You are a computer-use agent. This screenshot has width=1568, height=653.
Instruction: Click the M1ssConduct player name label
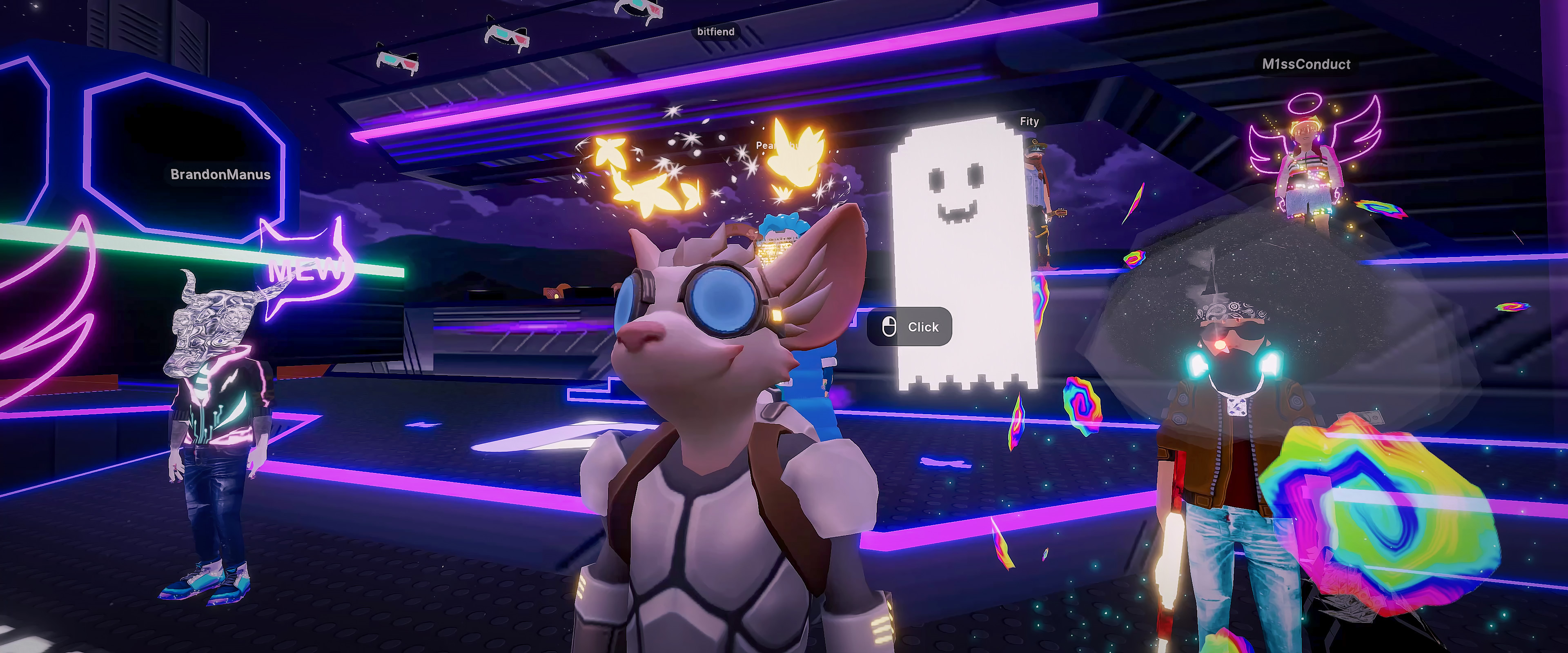click(x=1306, y=64)
